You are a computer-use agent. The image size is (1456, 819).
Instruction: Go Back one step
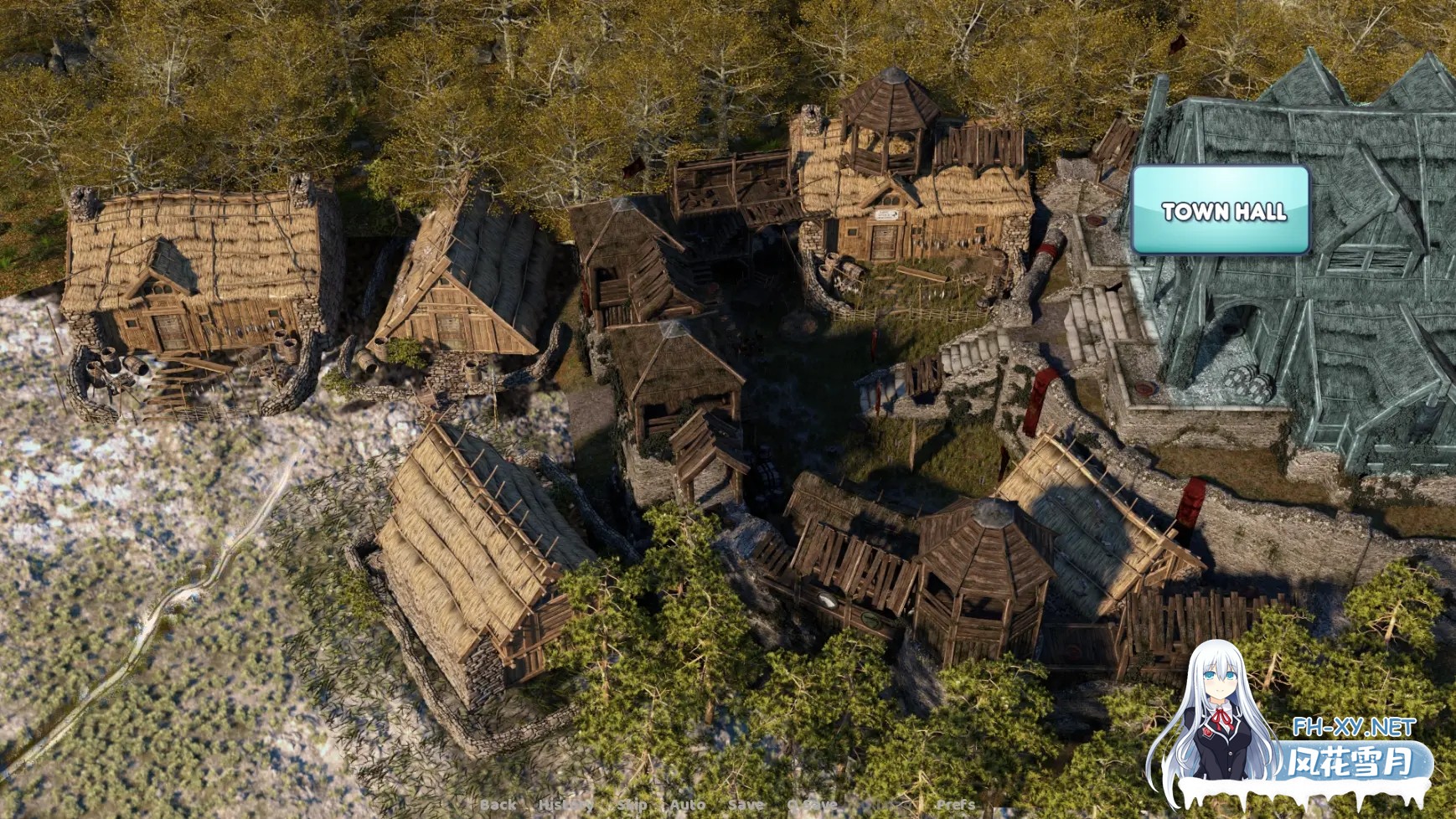tap(498, 805)
